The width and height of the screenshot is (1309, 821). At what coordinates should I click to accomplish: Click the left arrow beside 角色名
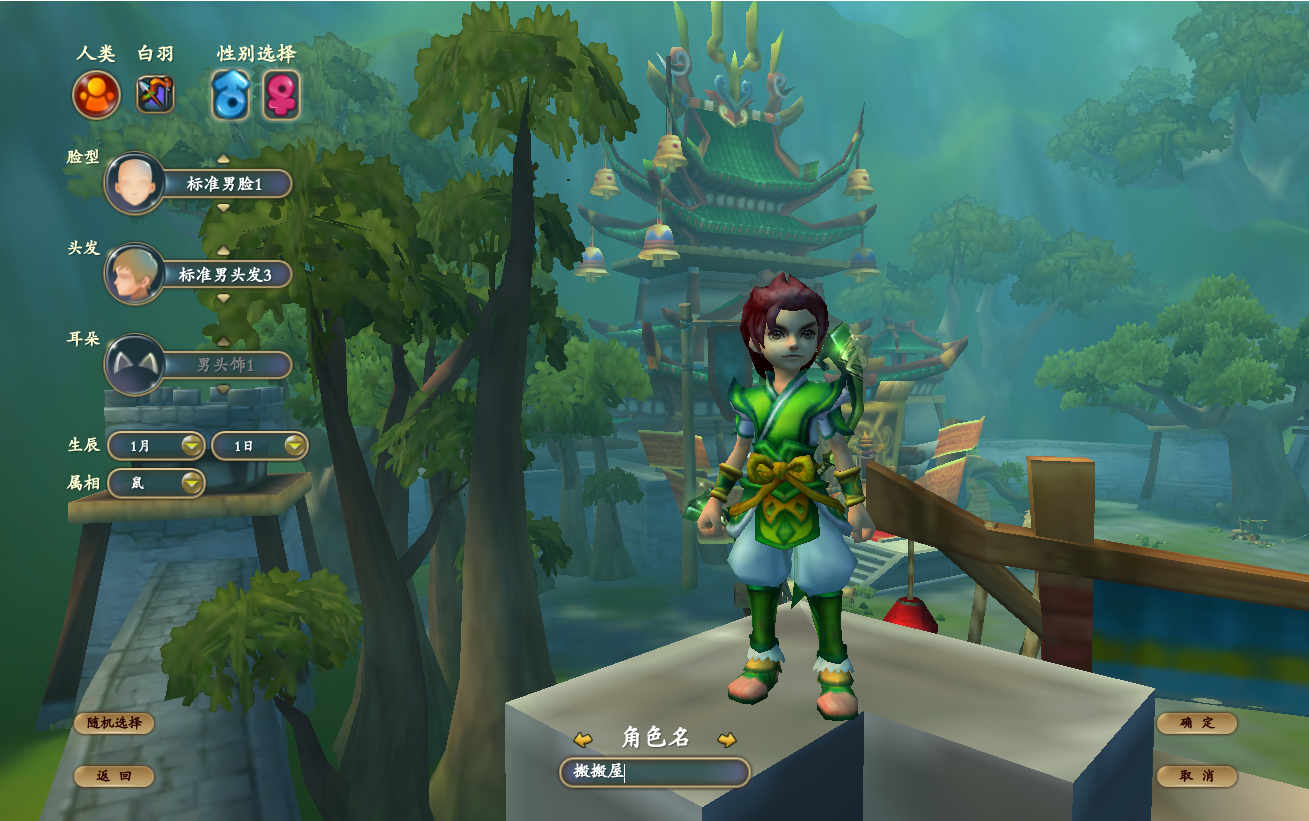pyautogui.click(x=583, y=740)
